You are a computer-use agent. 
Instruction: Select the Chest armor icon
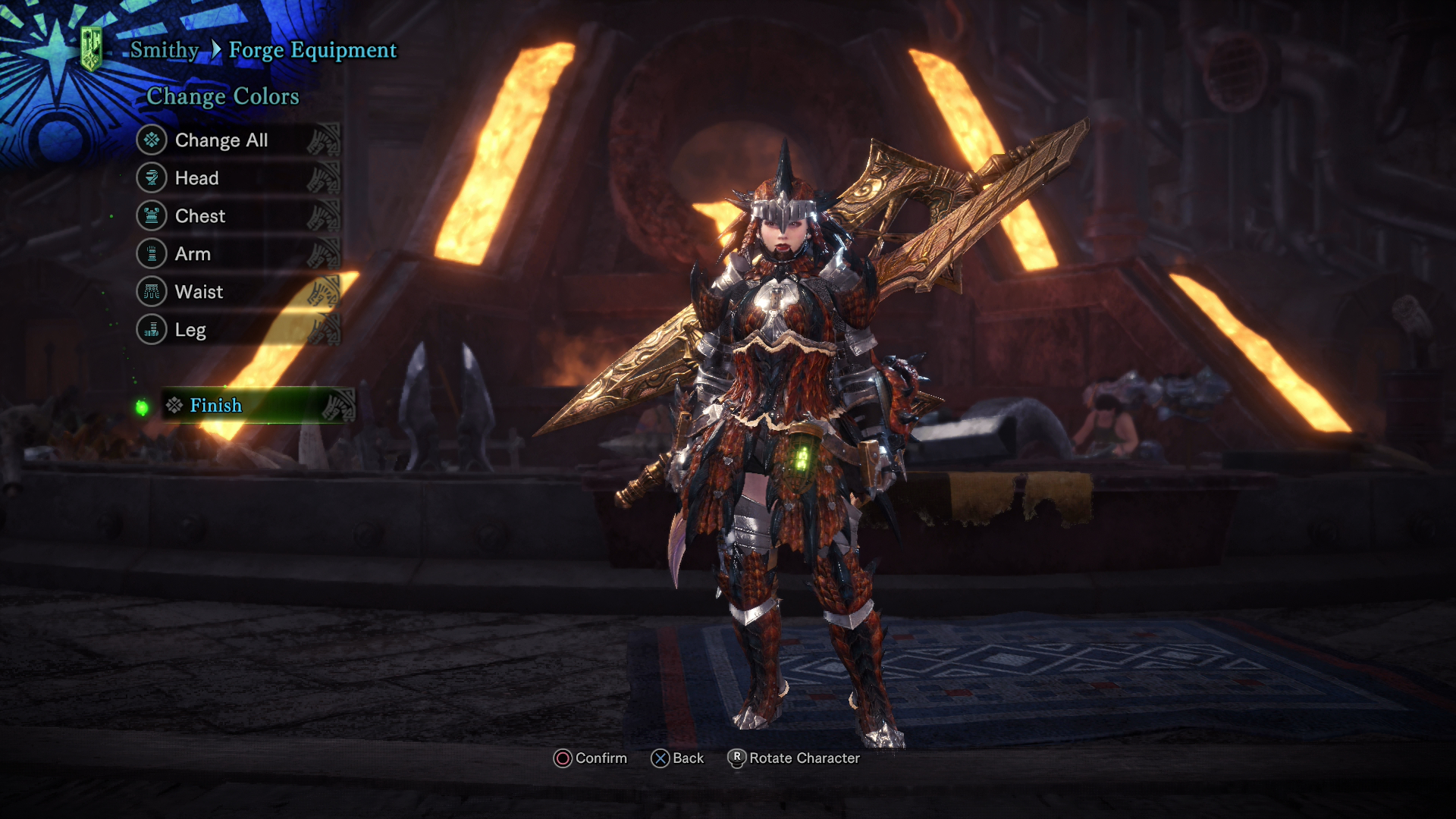(x=152, y=216)
